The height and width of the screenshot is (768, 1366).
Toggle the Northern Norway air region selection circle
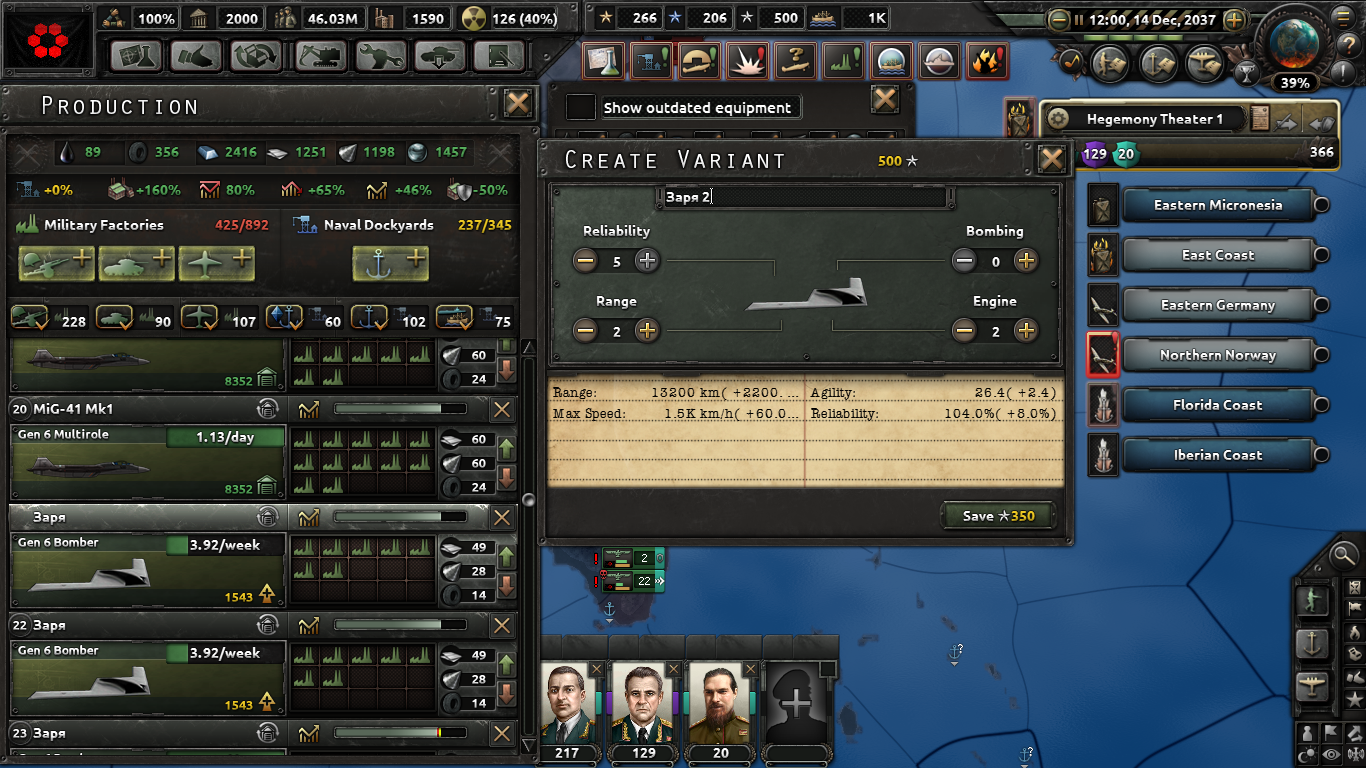[x=1321, y=355]
